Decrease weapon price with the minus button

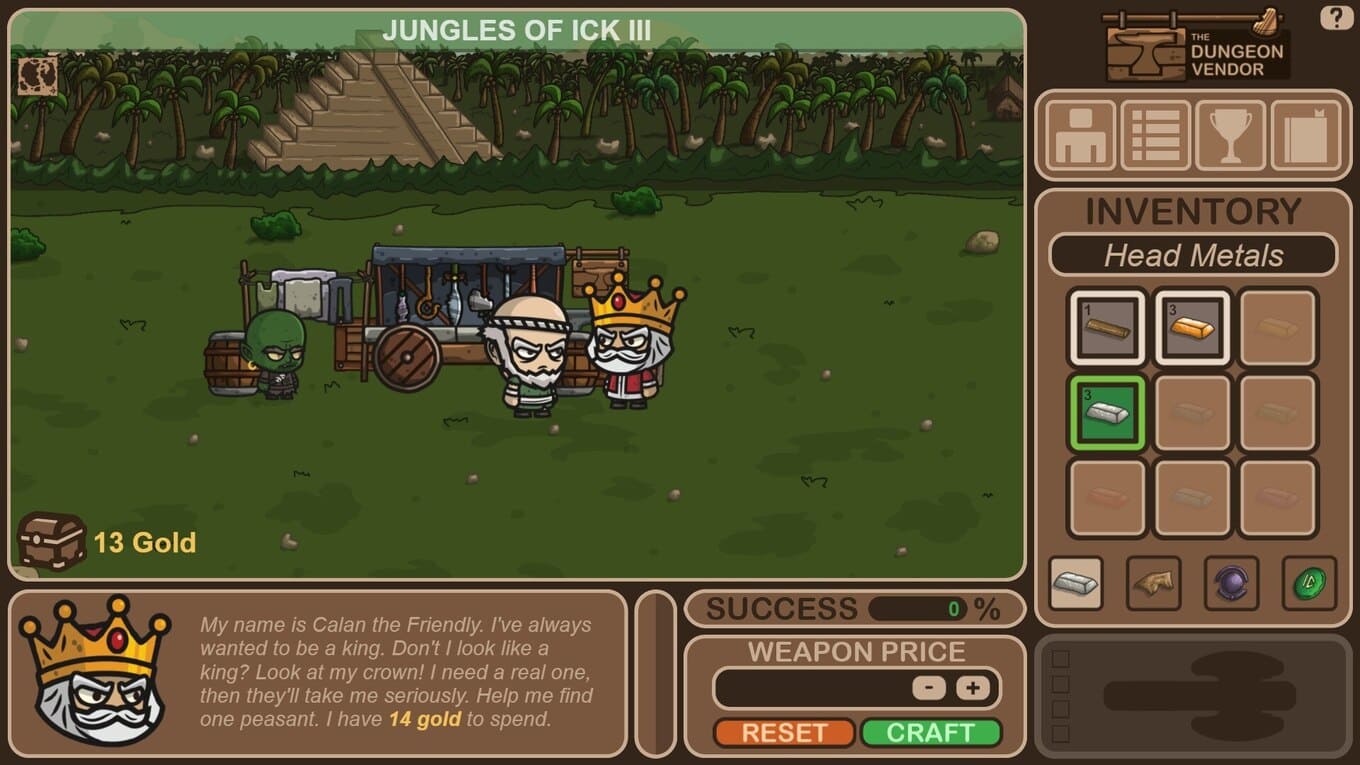coord(929,688)
